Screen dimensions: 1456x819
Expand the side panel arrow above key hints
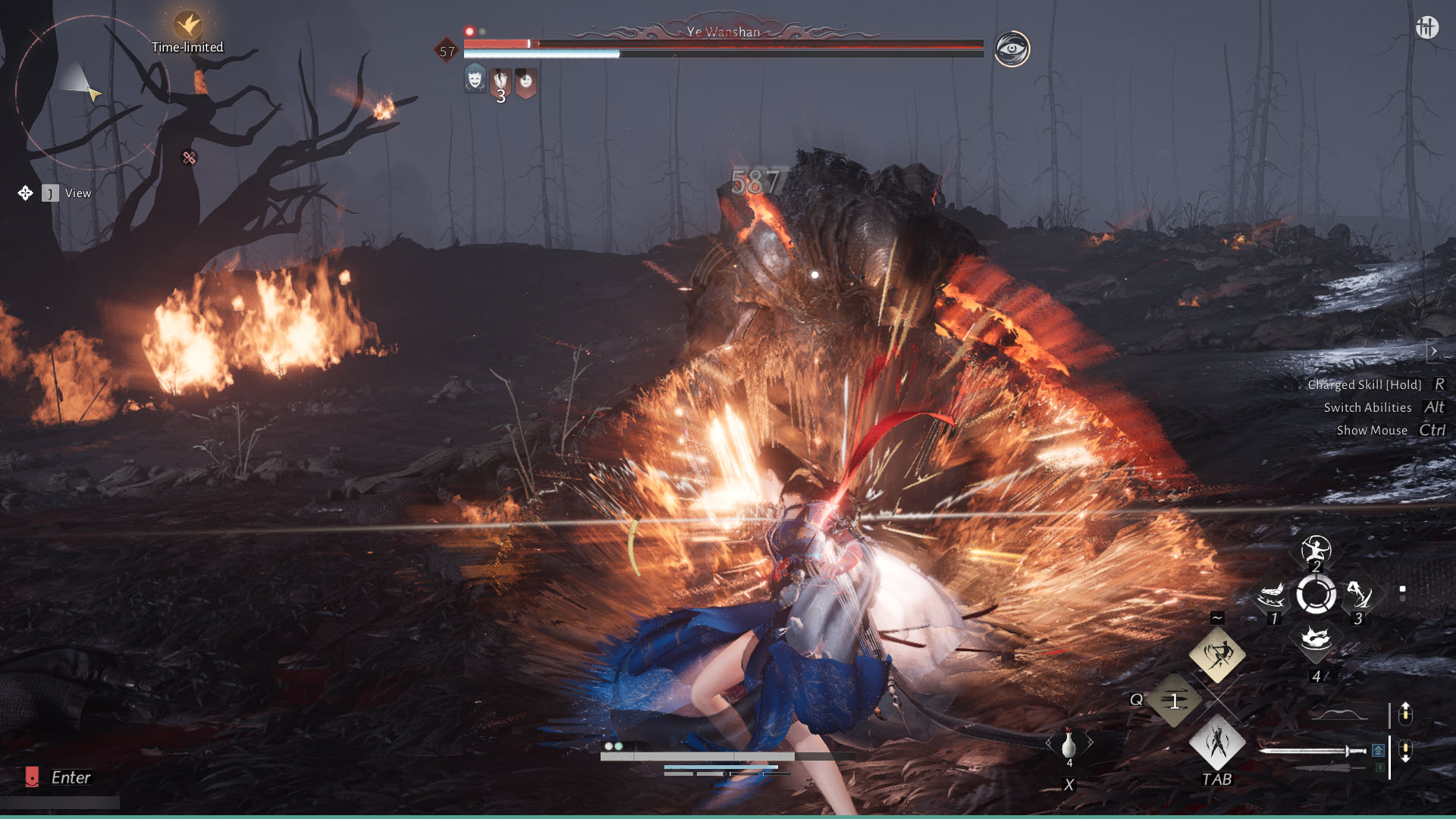tap(1433, 351)
